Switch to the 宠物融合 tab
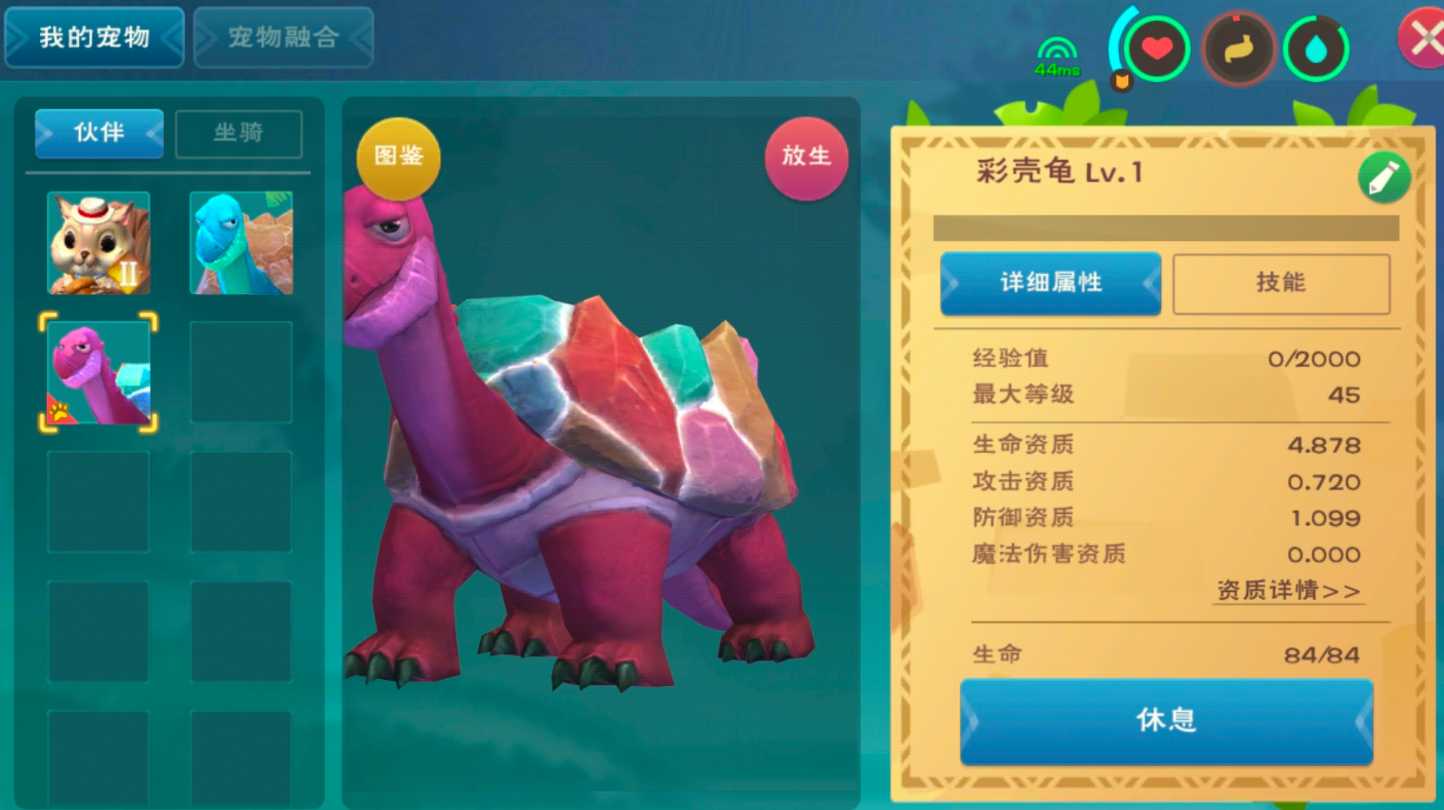 tap(283, 37)
